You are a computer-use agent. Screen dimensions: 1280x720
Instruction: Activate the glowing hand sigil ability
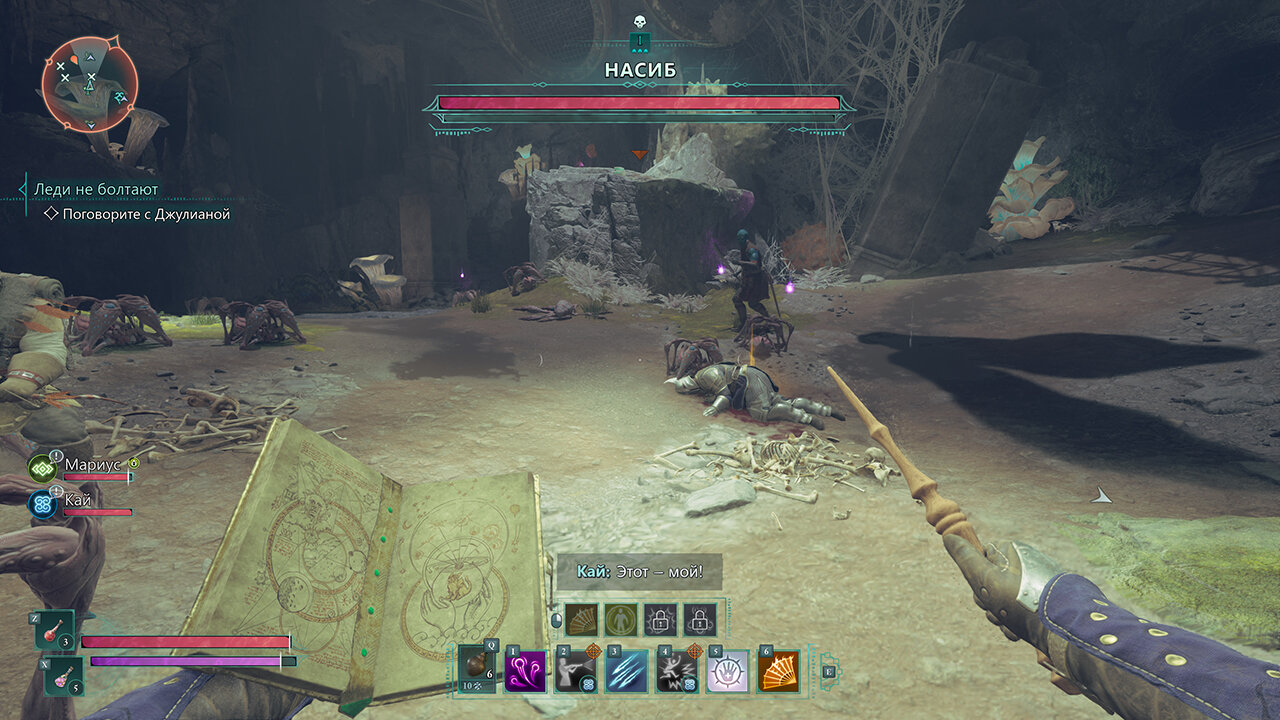tap(728, 671)
